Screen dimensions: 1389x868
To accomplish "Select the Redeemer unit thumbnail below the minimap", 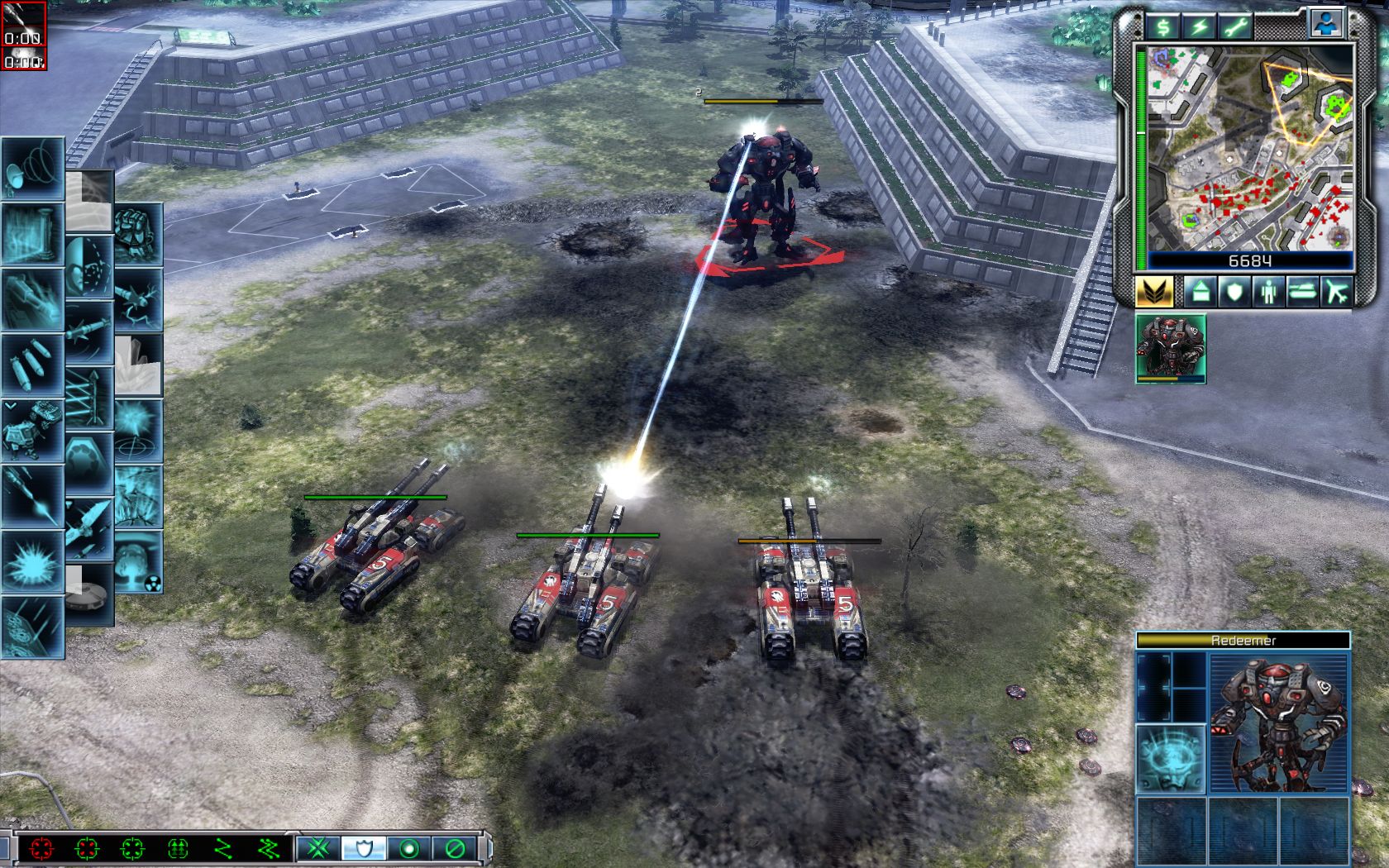I will (x=1170, y=347).
